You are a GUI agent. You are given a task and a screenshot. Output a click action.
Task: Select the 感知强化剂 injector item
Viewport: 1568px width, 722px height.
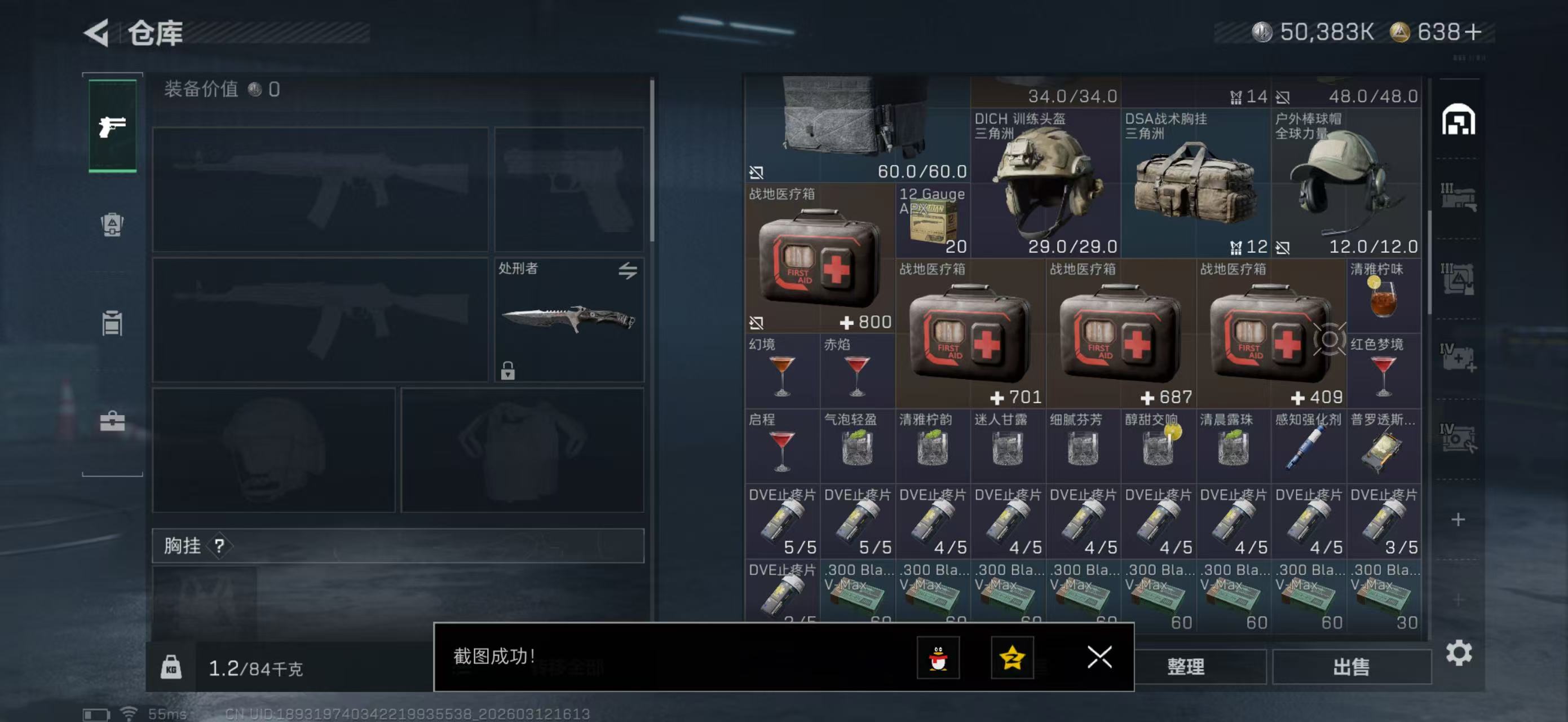1309,447
